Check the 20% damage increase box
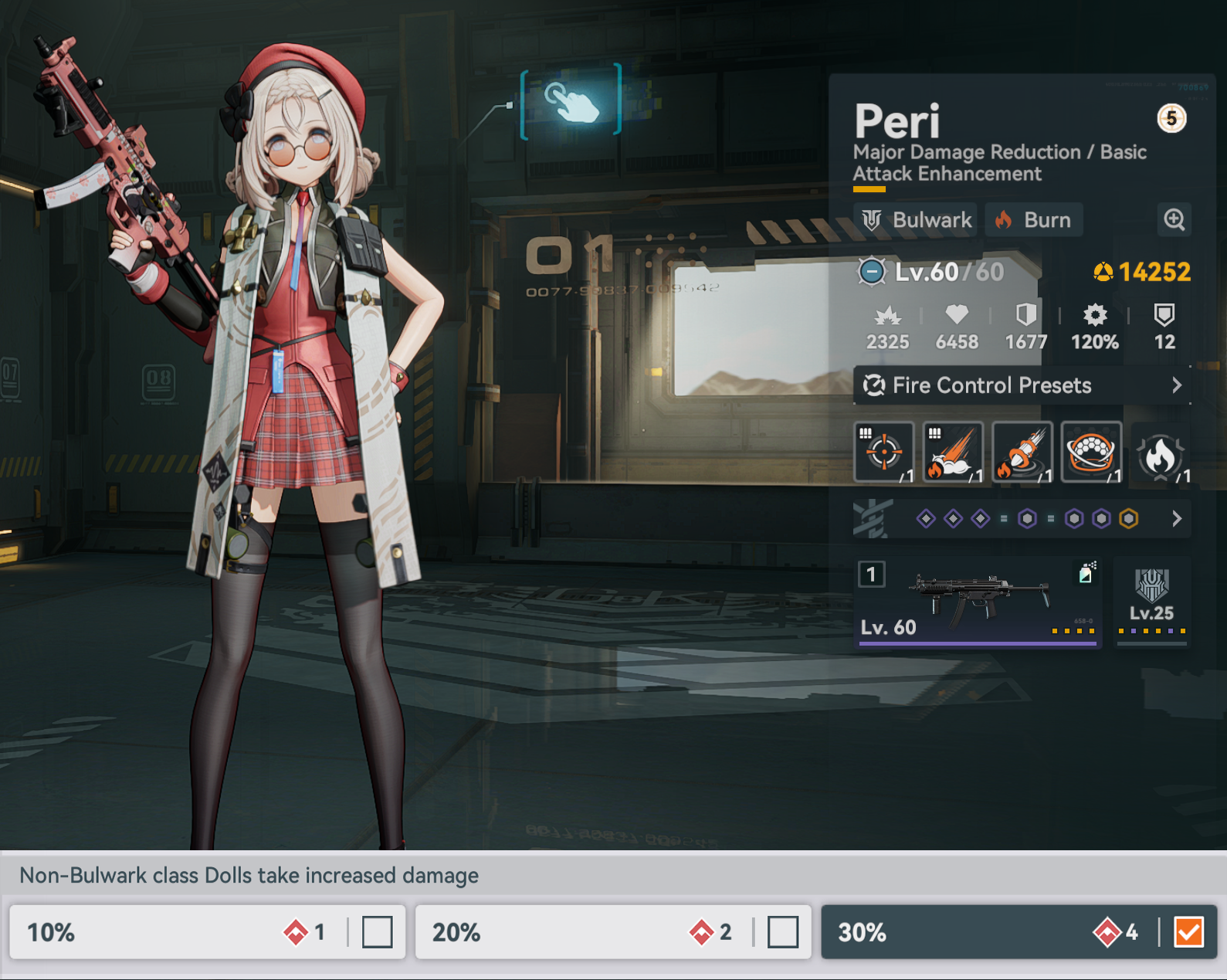 tap(782, 932)
